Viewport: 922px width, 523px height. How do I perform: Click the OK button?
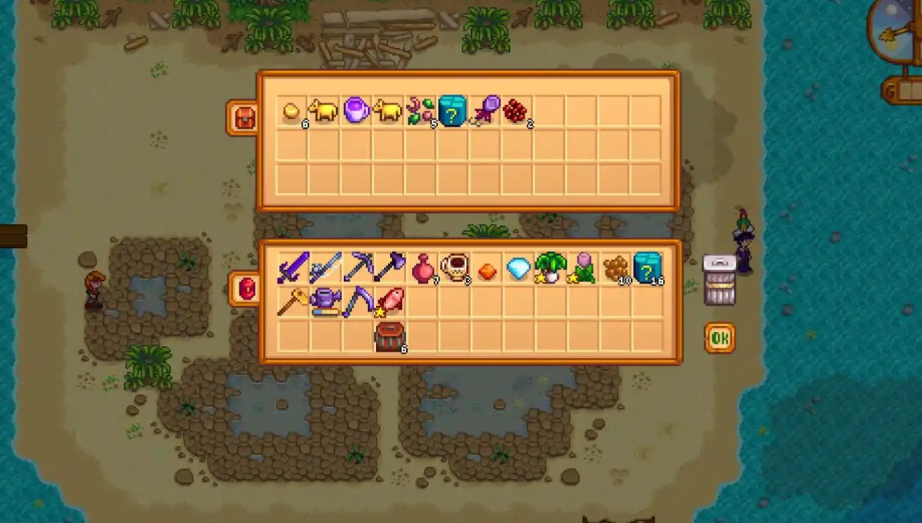click(x=718, y=338)
